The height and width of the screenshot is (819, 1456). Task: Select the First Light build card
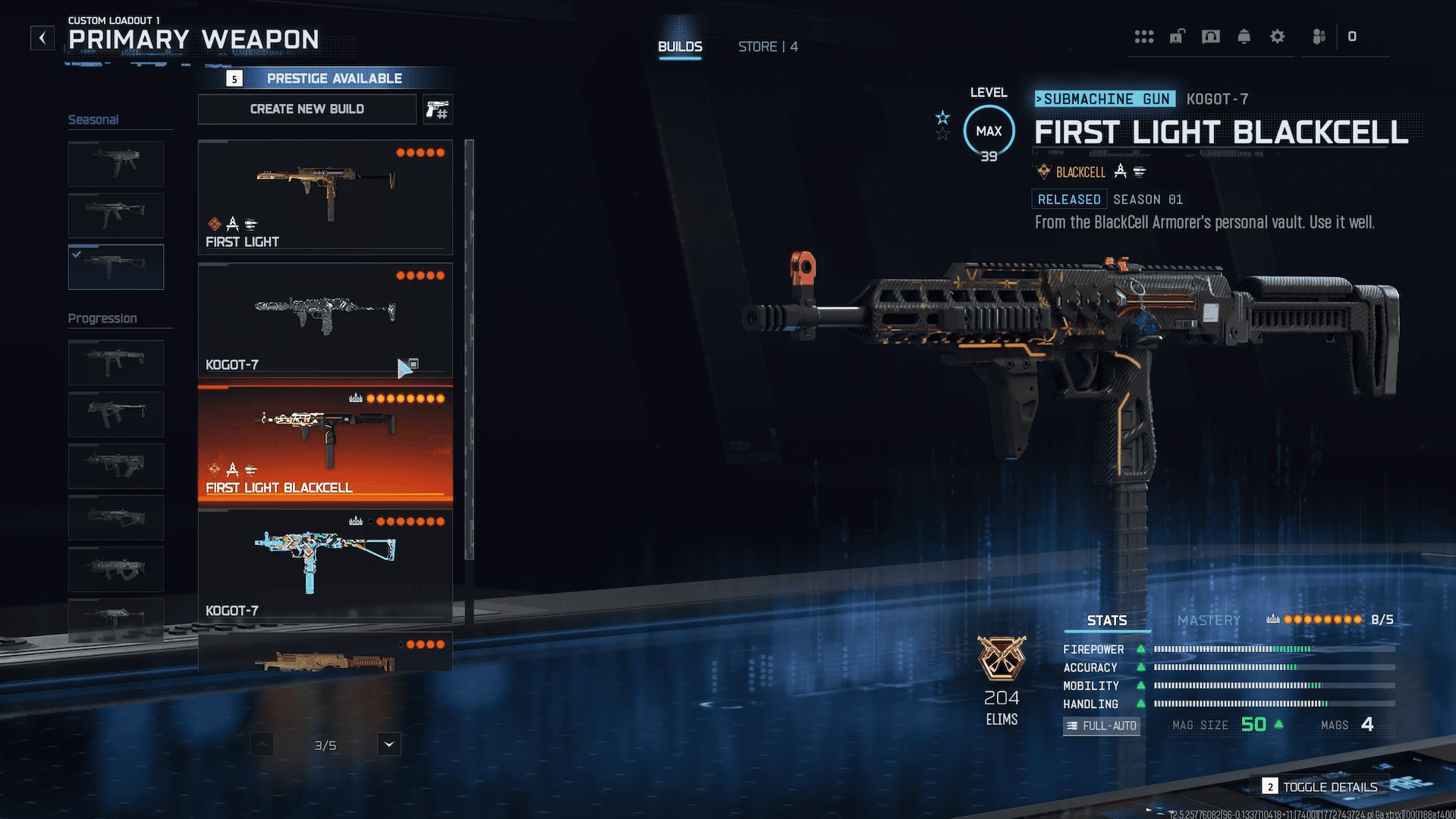325,197
